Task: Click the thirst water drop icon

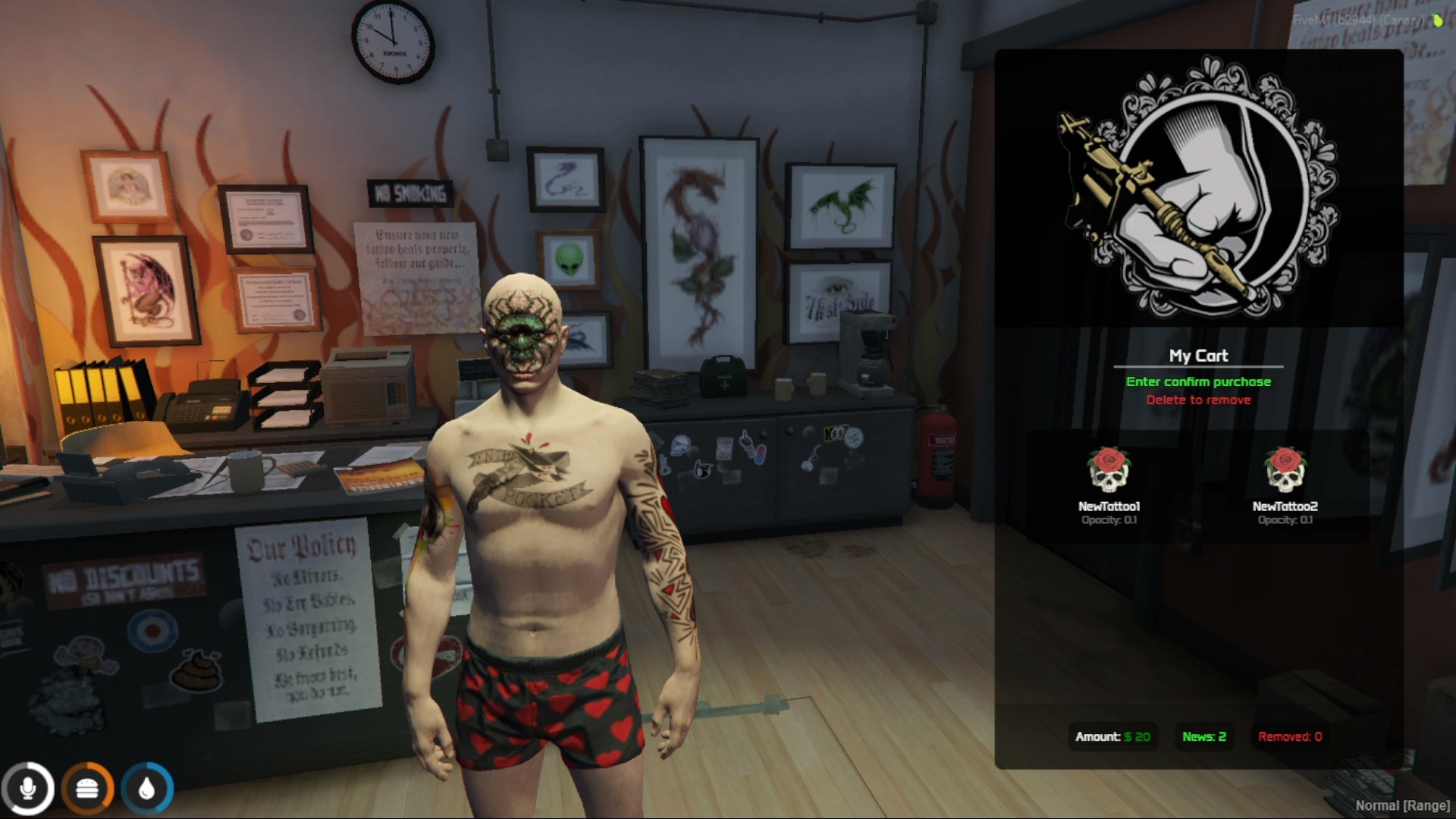Action: point(149,788)
